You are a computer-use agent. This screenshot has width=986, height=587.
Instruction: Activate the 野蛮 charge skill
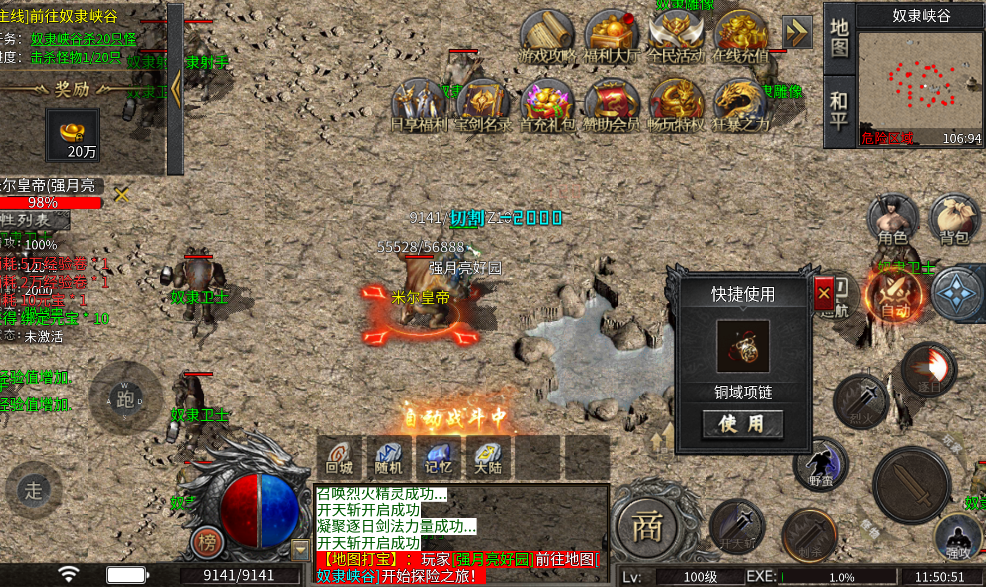point(820,465)
